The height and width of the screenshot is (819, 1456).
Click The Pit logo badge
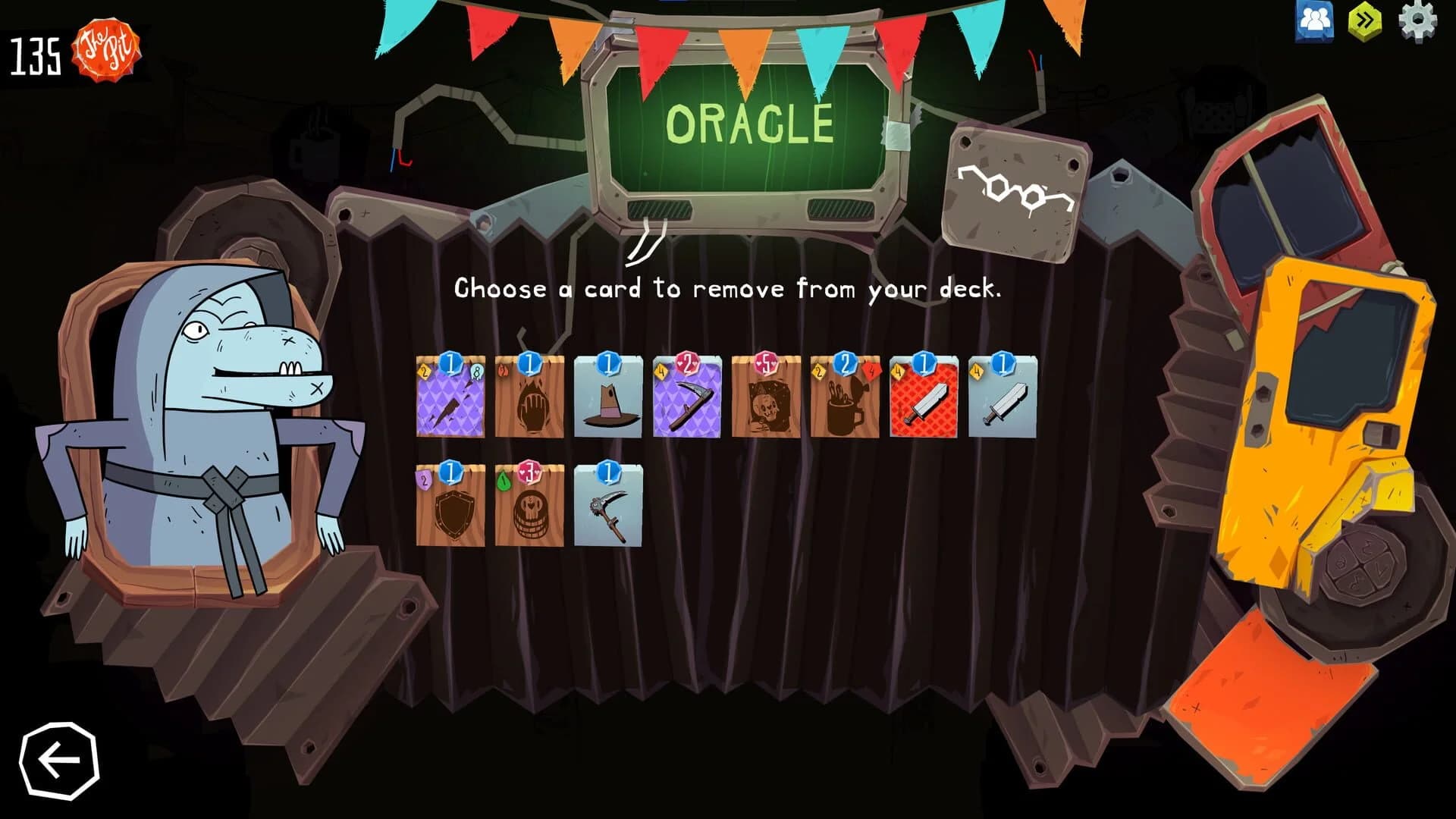click(104, 51)
